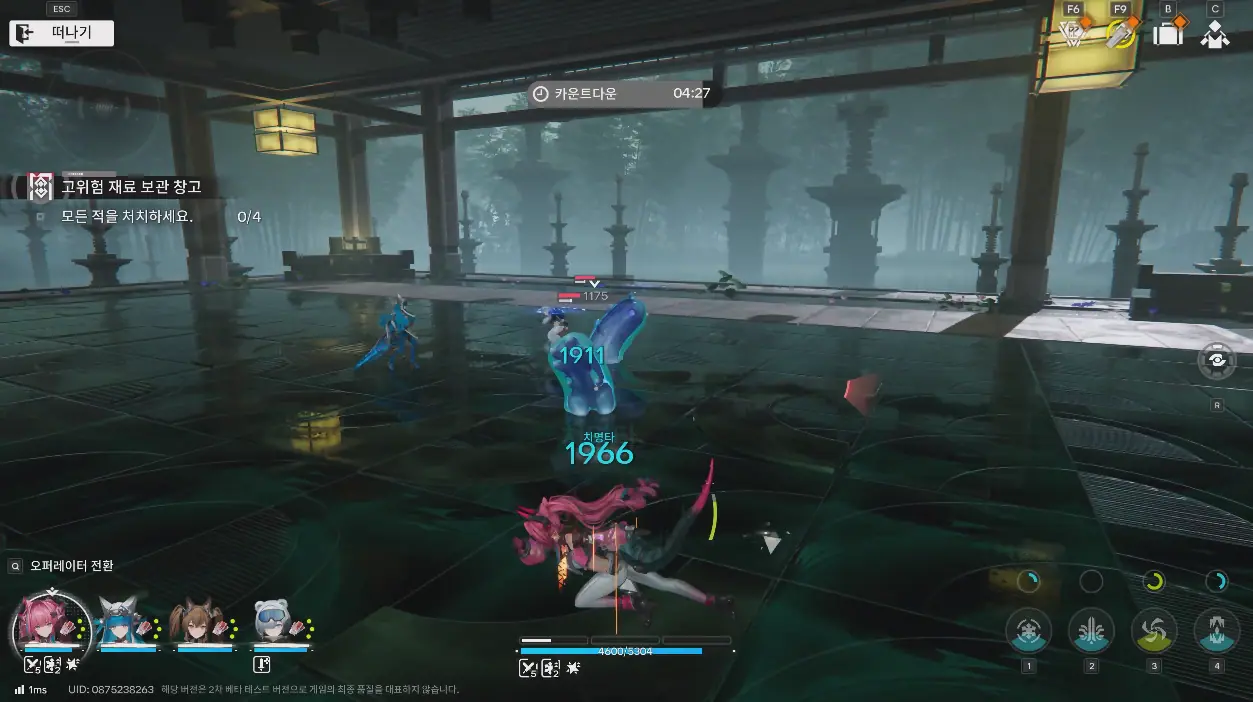
Task: Activate the first combat skill icon
Action: pyautogui.click(x=1028, y=631)
